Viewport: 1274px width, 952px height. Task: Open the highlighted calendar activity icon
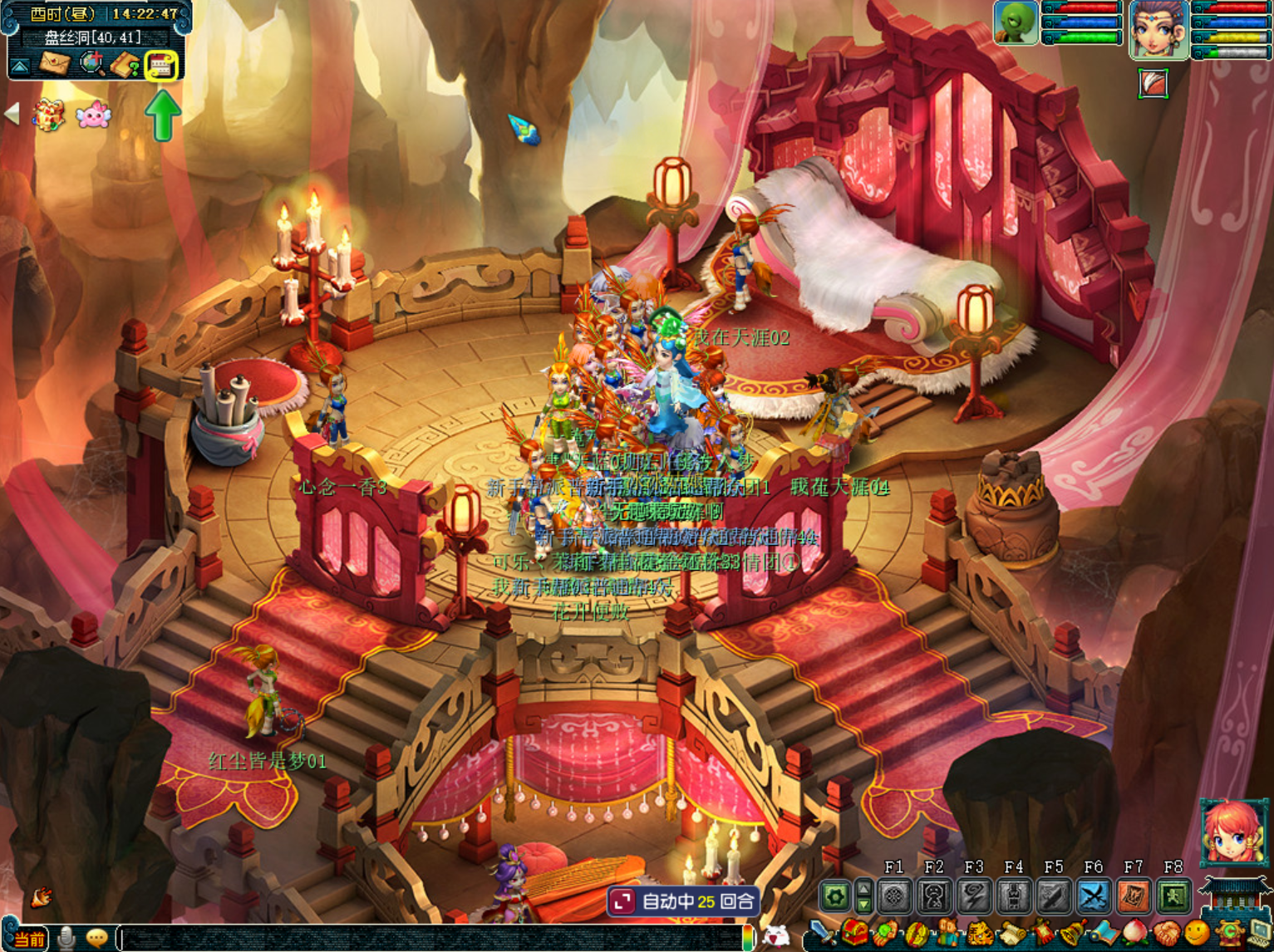click(161, 65)
